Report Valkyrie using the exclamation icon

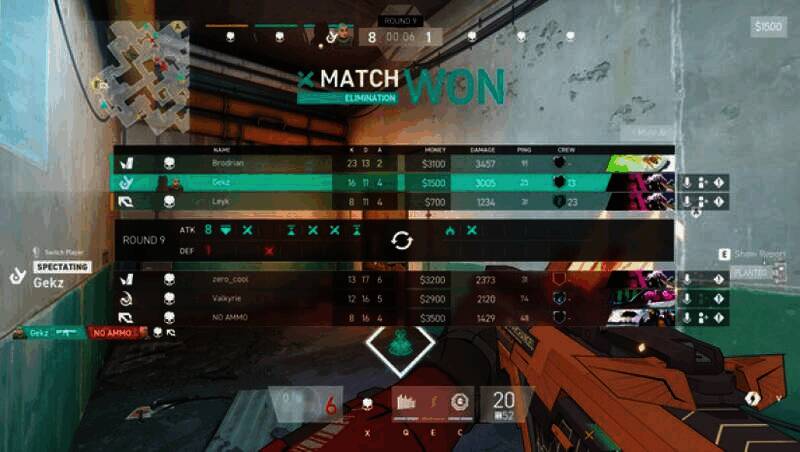719,298
